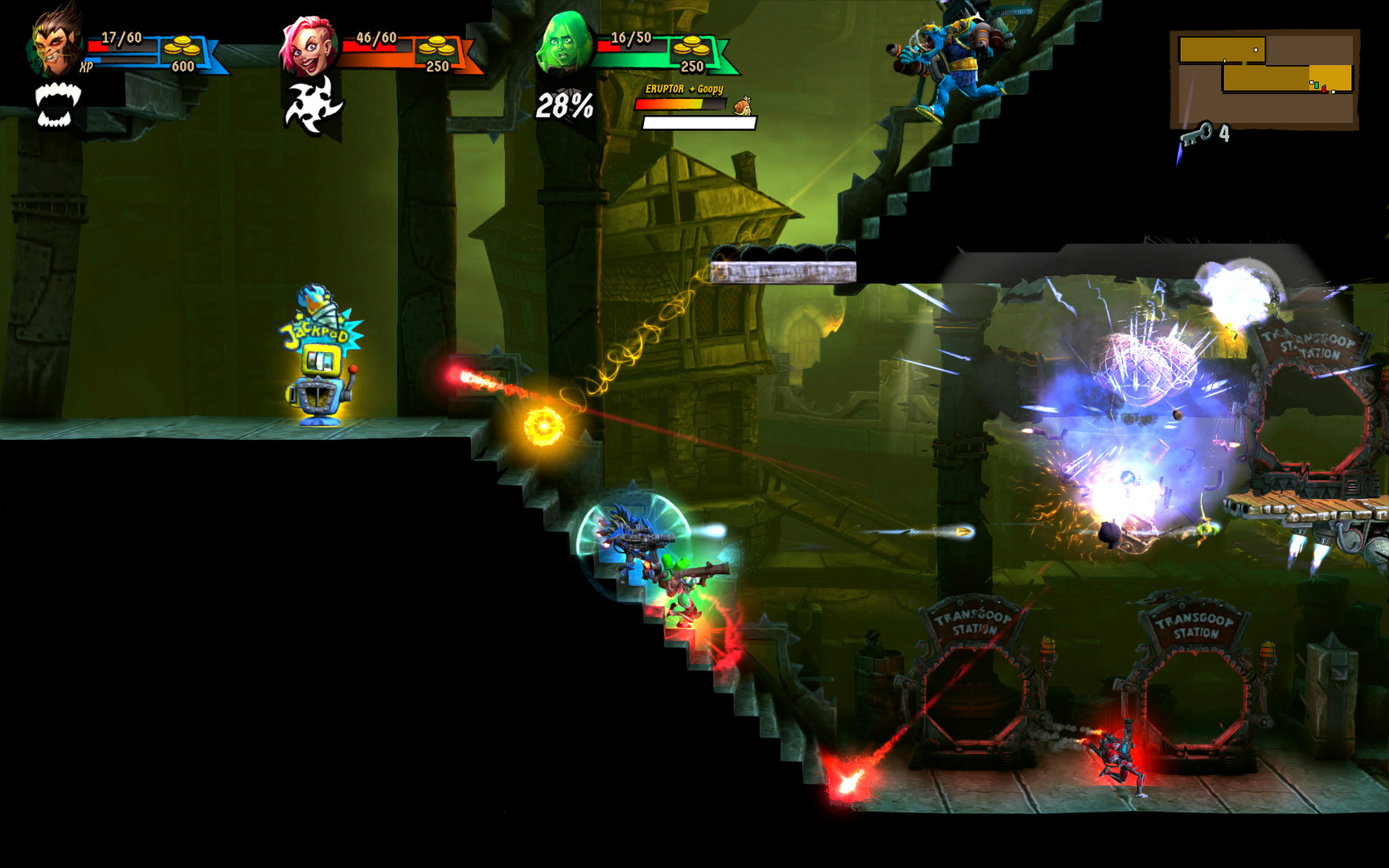The image size is (1389, 868).
Task: Toggle the white player marker on the minimap
Action: point(1256,50)
